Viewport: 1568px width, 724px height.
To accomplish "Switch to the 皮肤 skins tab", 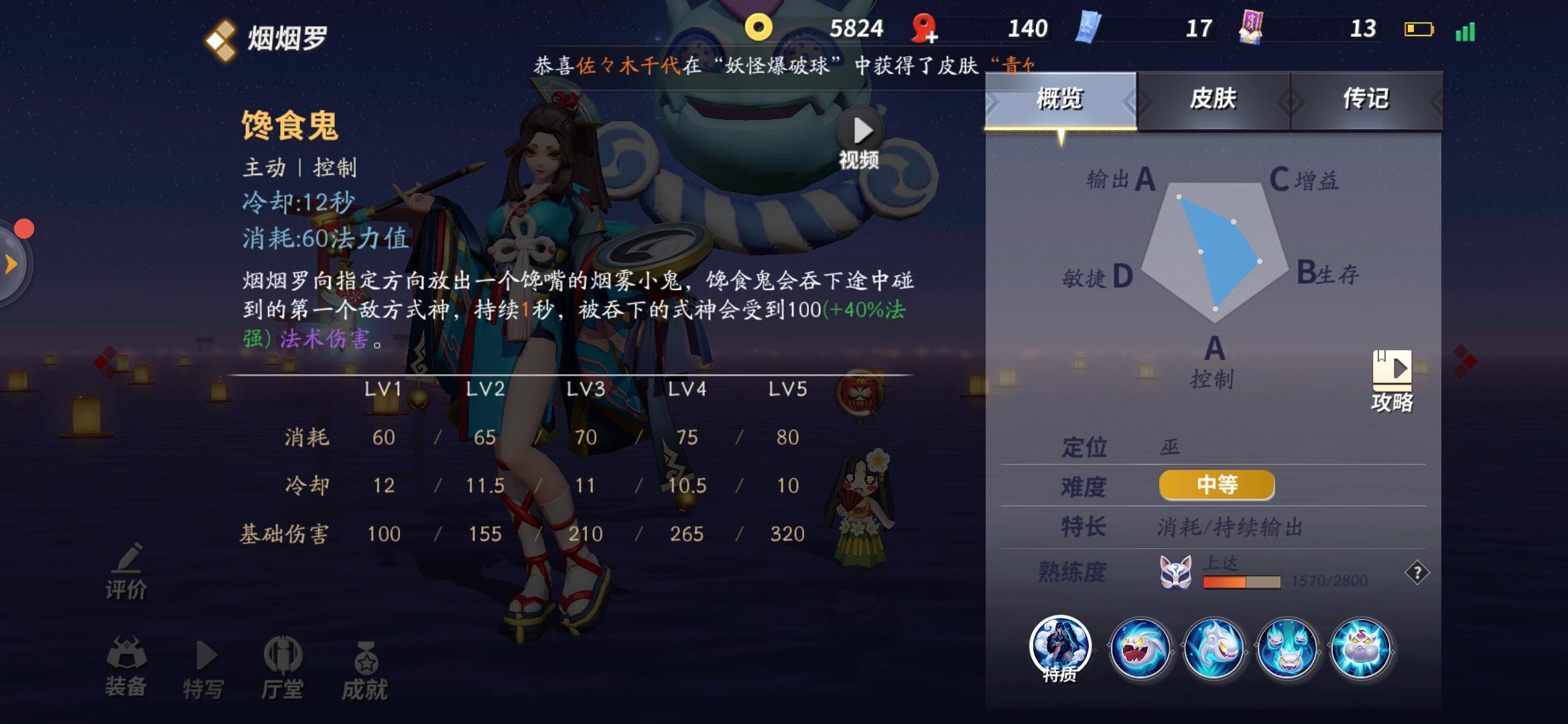I will [1213, 99].
